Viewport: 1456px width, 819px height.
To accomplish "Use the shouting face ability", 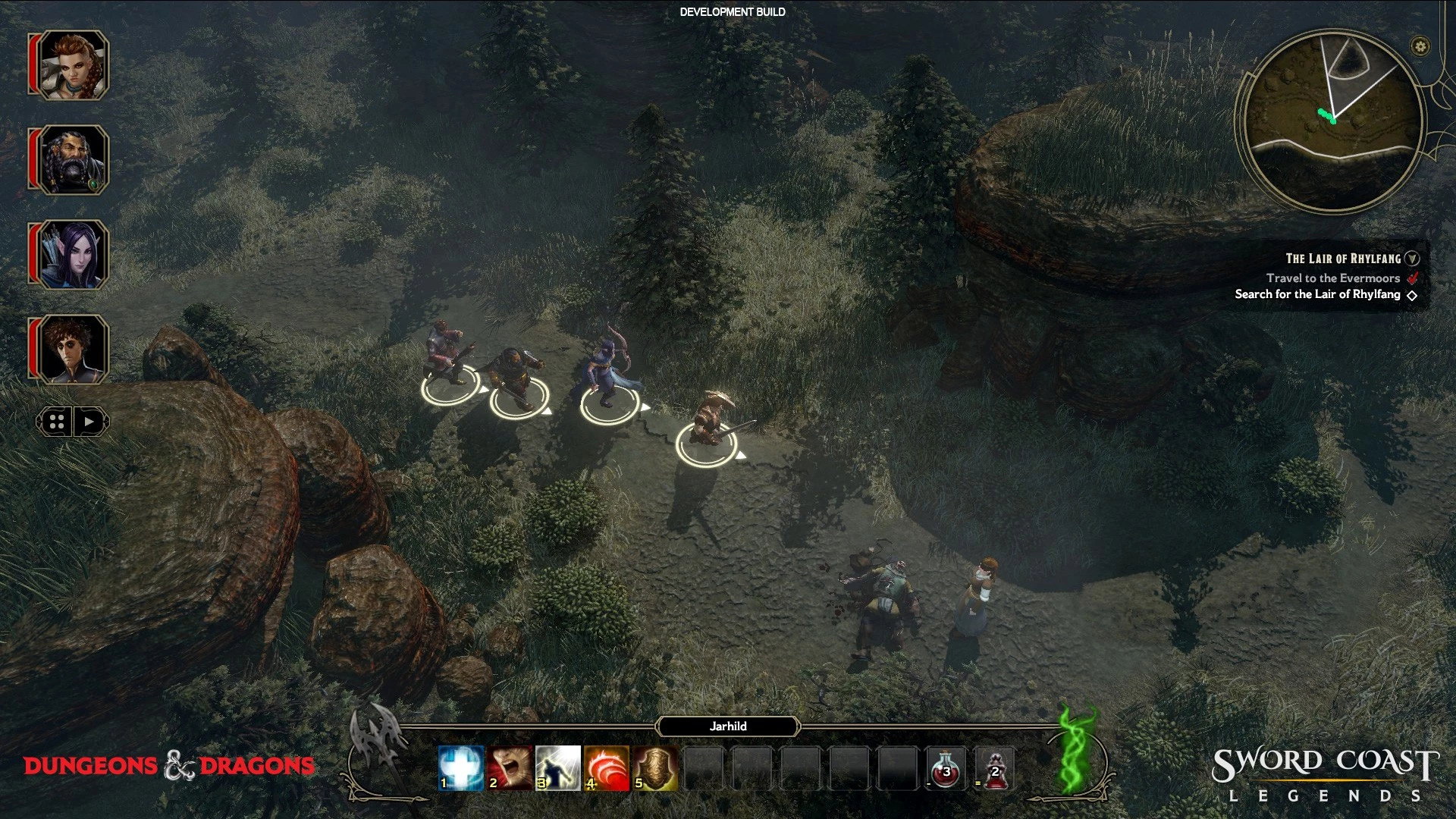I will pos(510,767).
